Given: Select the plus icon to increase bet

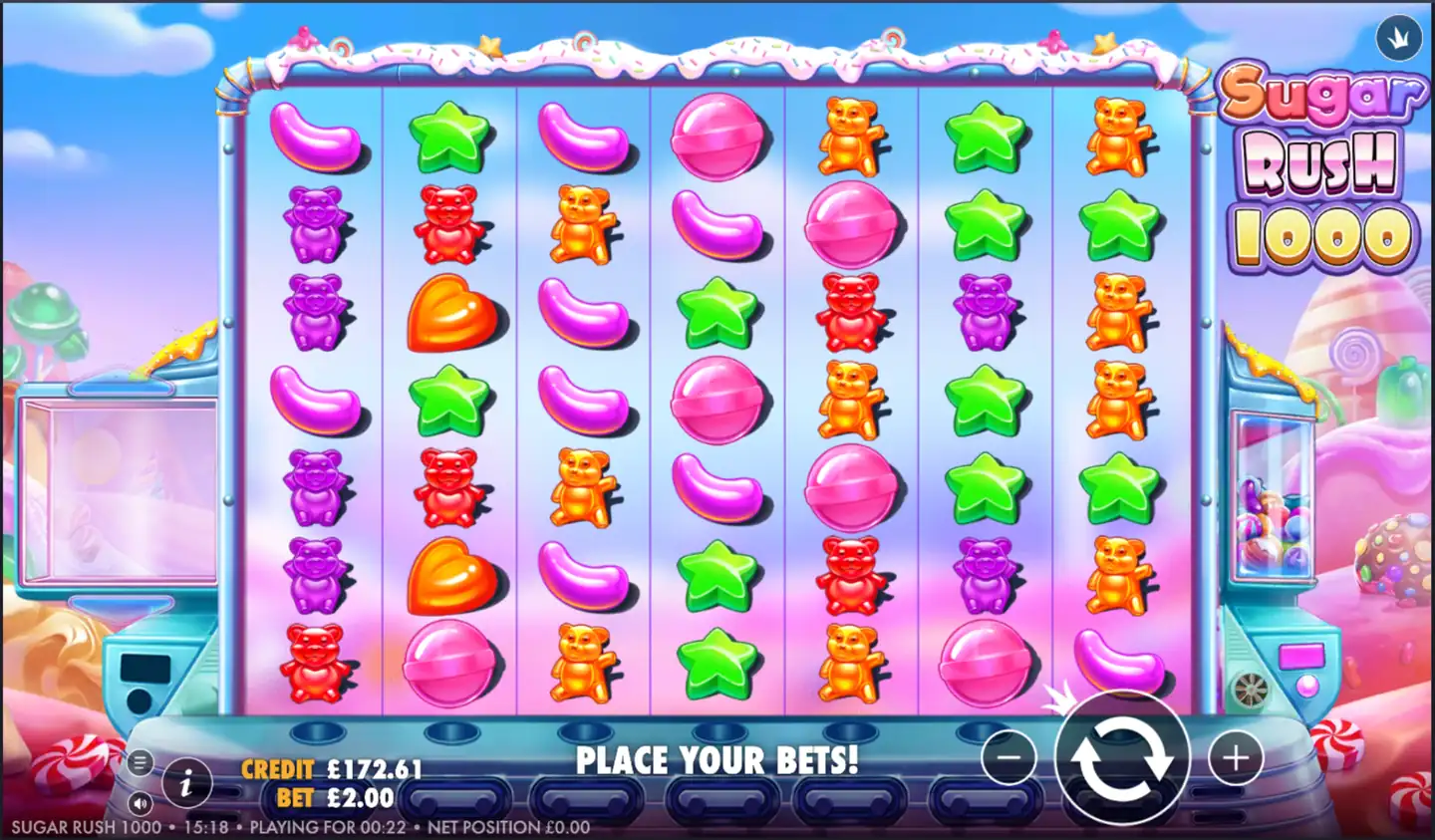Looking at the screenshot, I should pyautogui.click(x=1236, y=759).
